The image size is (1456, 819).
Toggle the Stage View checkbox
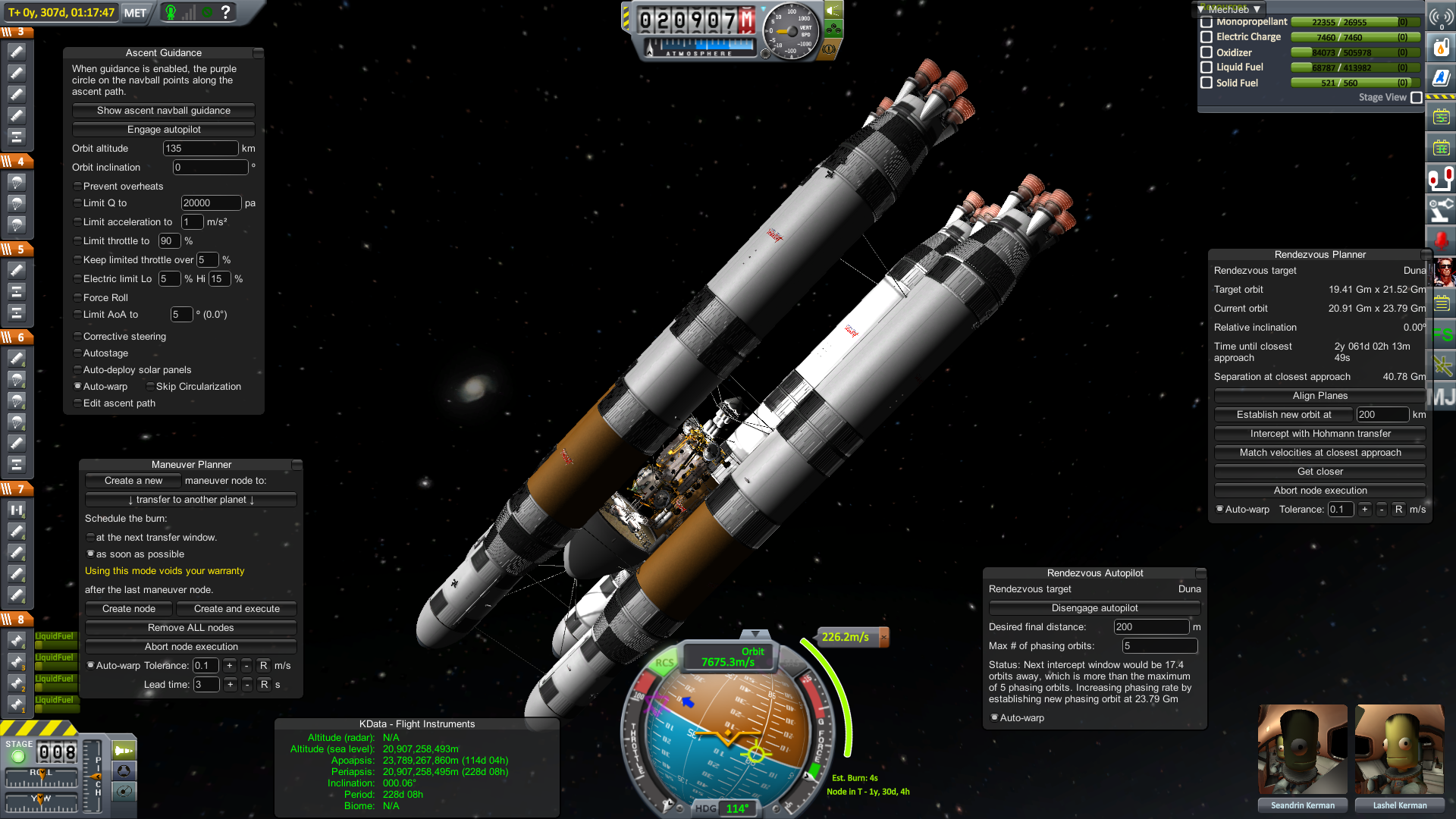pos(1416,98)
